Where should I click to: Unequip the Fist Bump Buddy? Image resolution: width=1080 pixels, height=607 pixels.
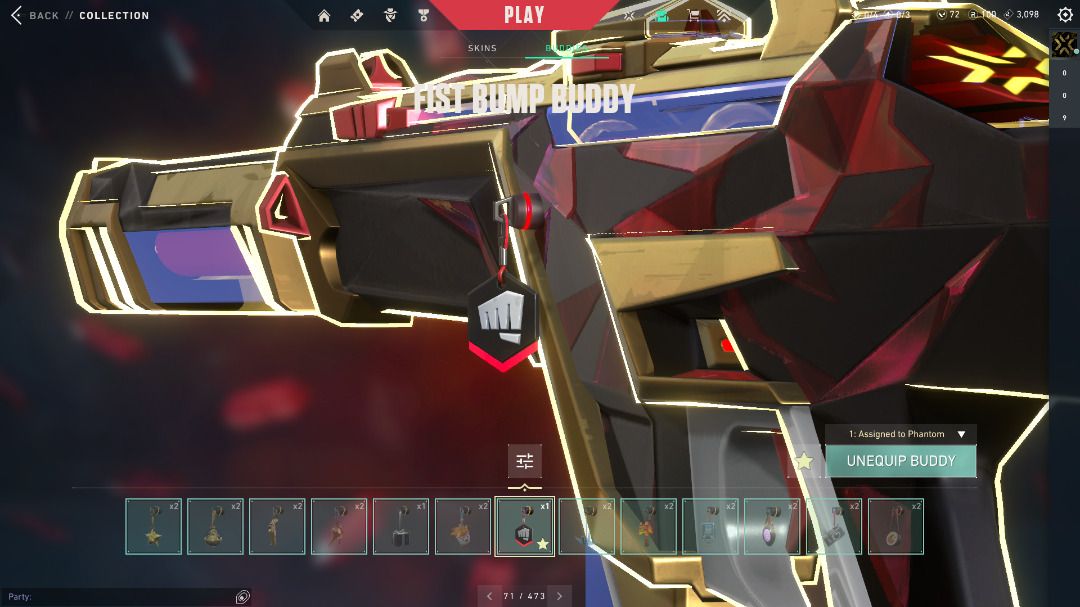900,461
